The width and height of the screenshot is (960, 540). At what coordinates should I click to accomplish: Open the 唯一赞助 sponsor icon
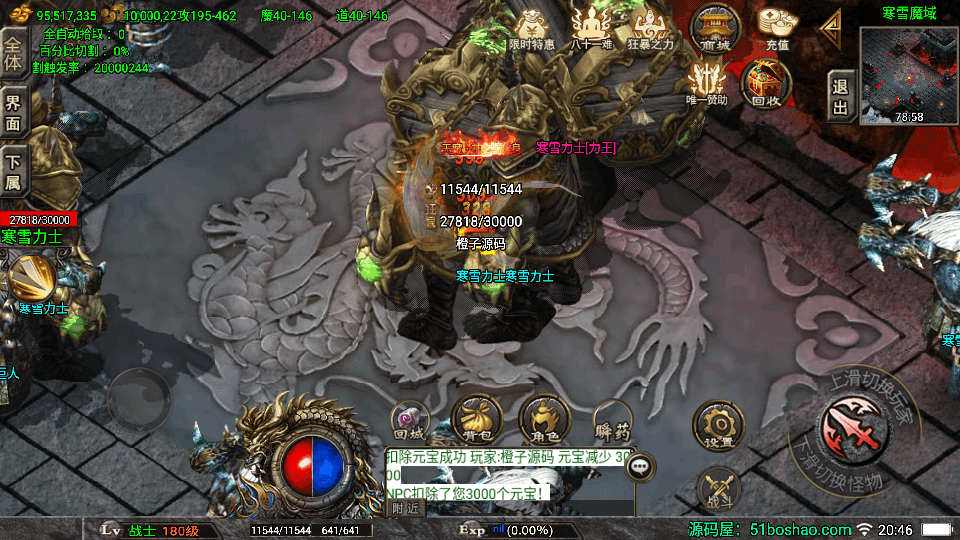[707, 82]
